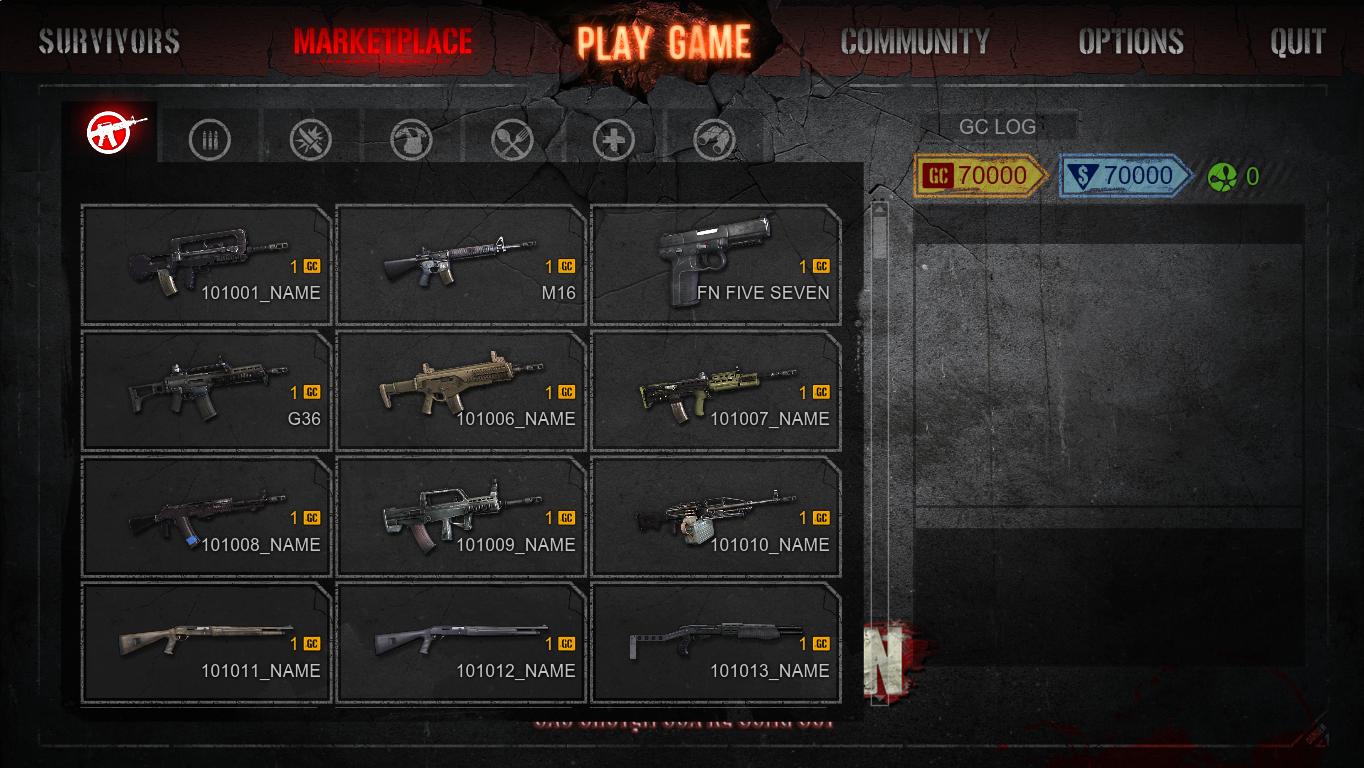Viewport: 1364px width, 768px height.
Task: Switch to the SURVIVORS menu
Action: [108, 41]
